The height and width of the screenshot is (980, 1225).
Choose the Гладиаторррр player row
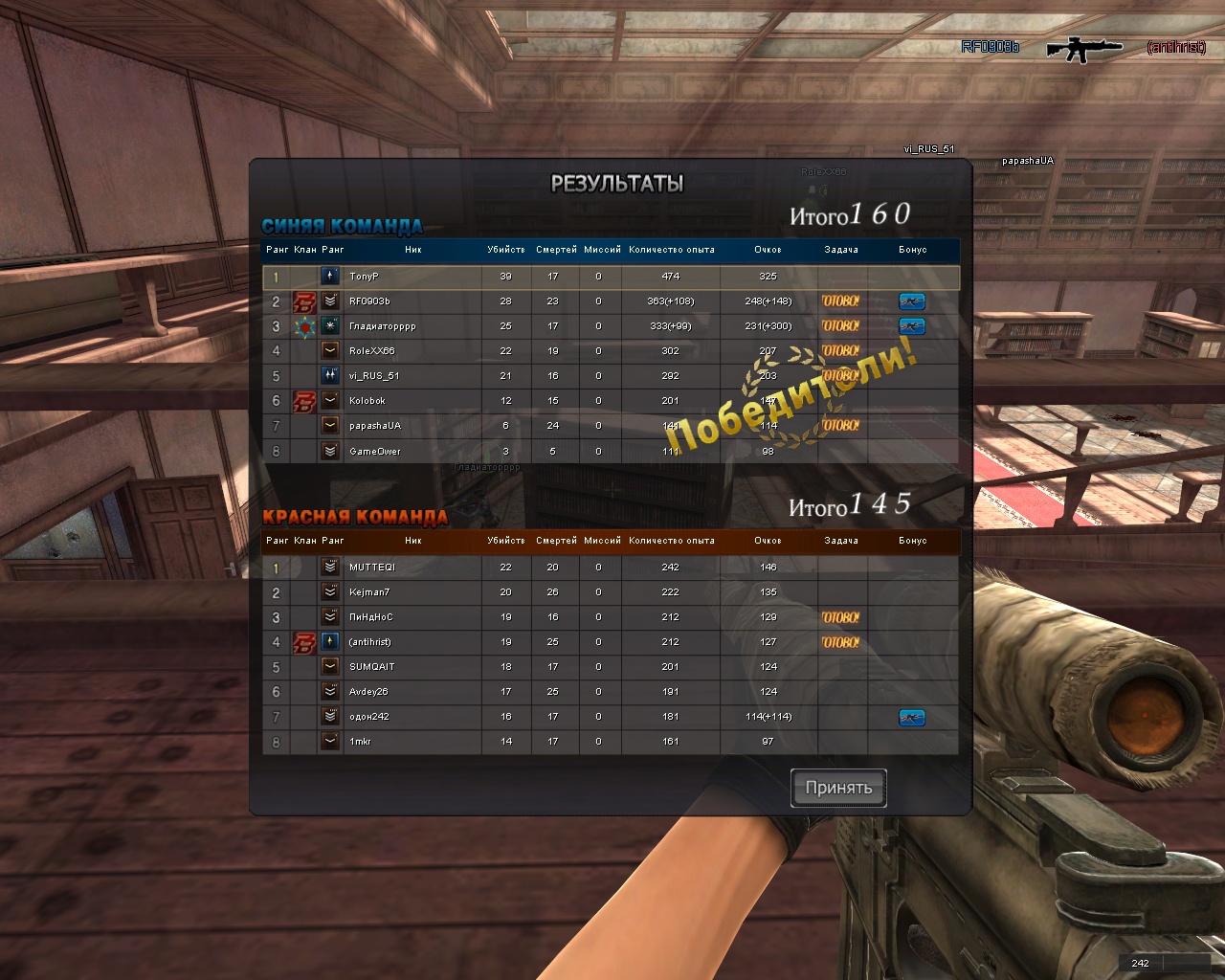tap(382, 326)
